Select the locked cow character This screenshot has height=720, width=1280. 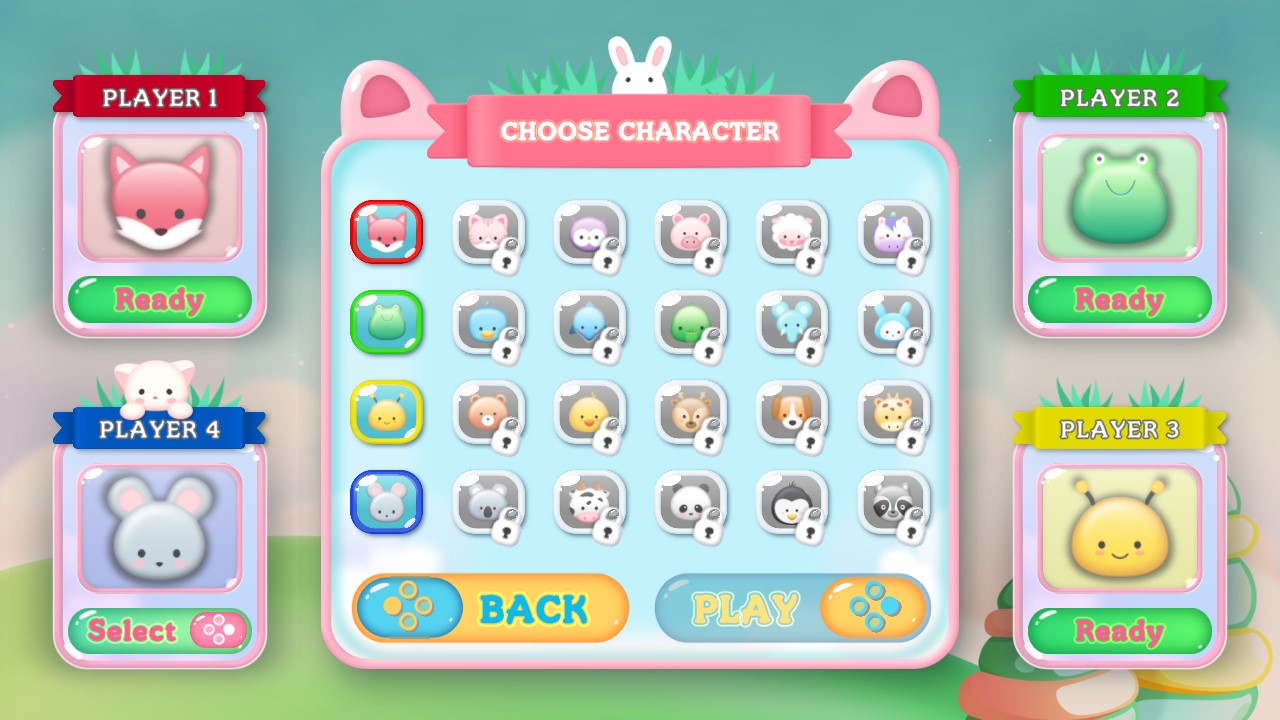point(589,502)
